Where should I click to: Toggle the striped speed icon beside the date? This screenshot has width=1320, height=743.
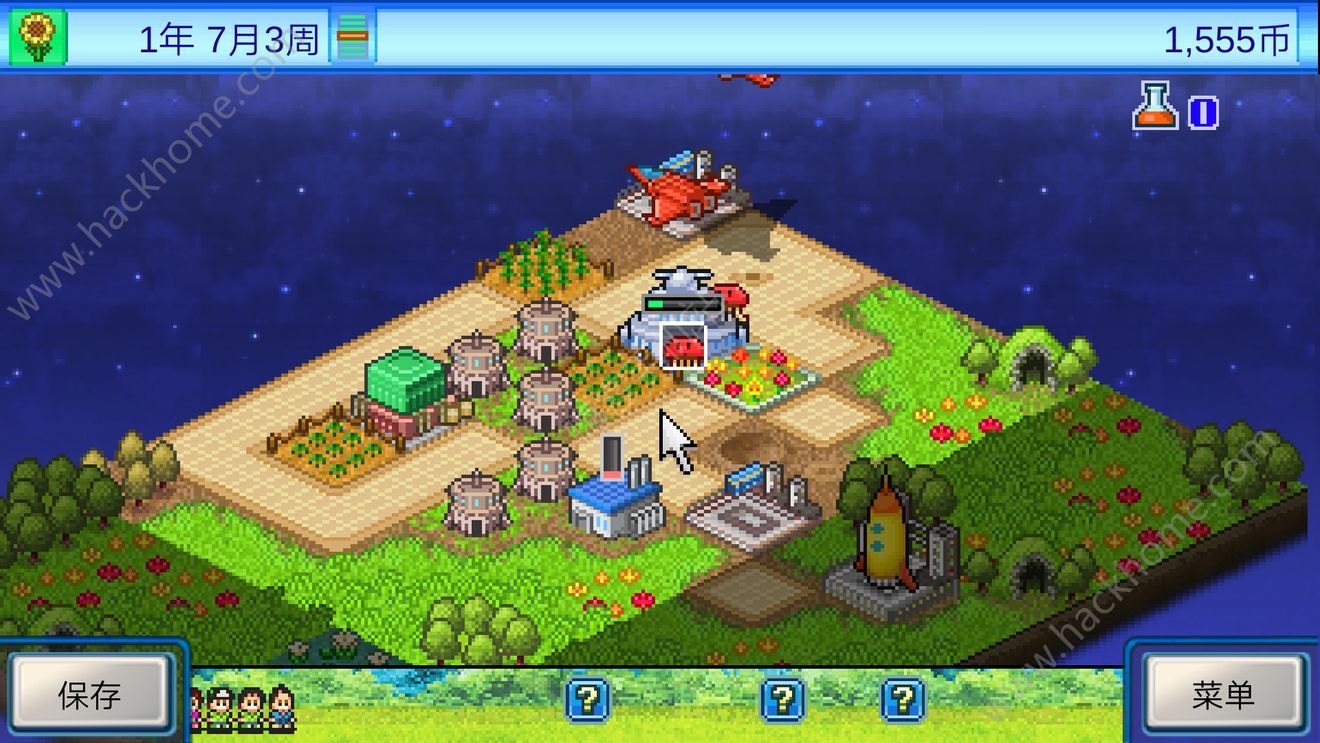[352, 38]
